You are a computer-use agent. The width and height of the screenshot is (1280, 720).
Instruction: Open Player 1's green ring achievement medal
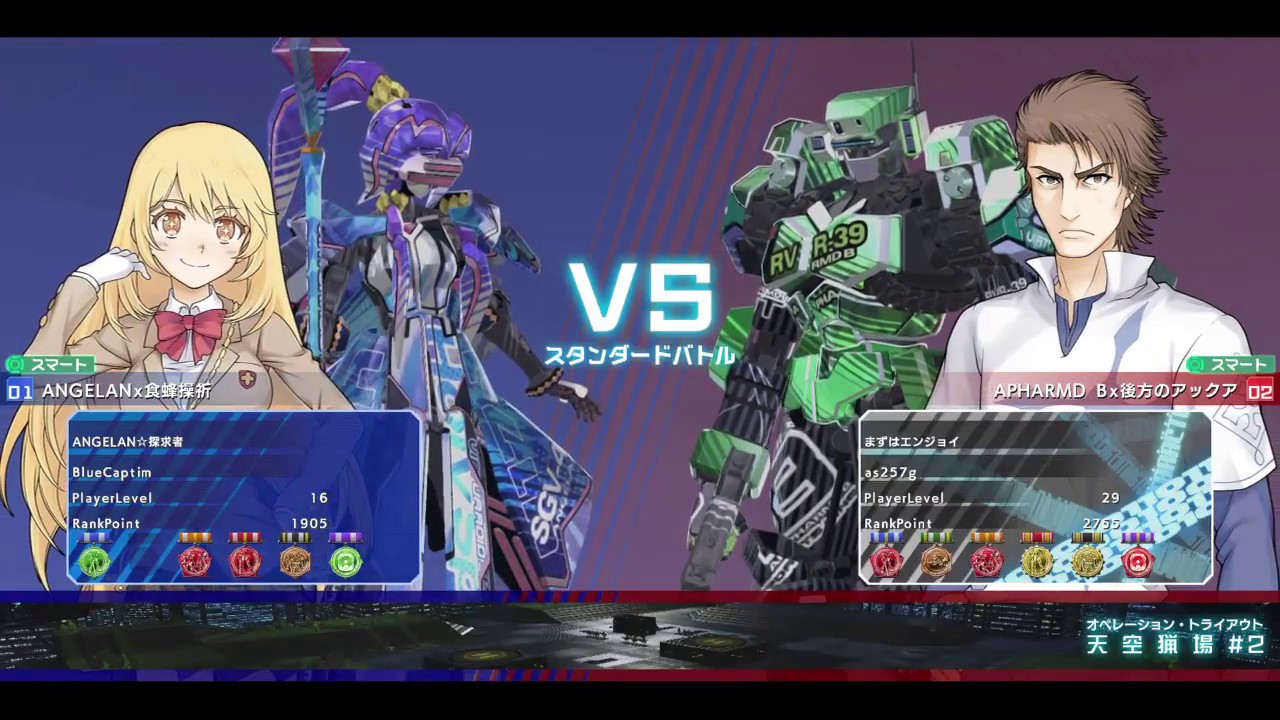pos(346,562)
